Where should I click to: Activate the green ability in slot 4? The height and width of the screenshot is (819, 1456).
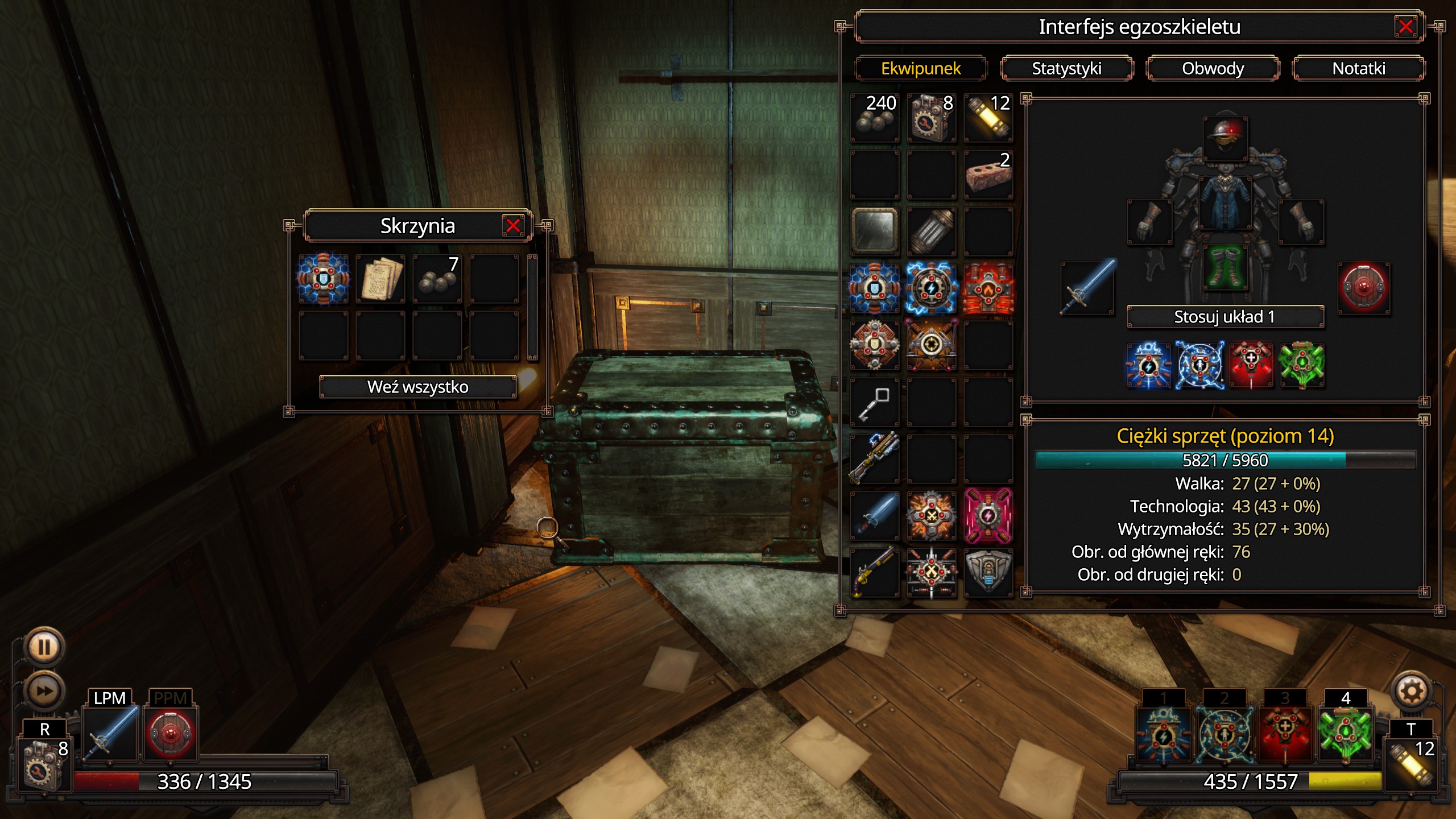coord(1345,733)
